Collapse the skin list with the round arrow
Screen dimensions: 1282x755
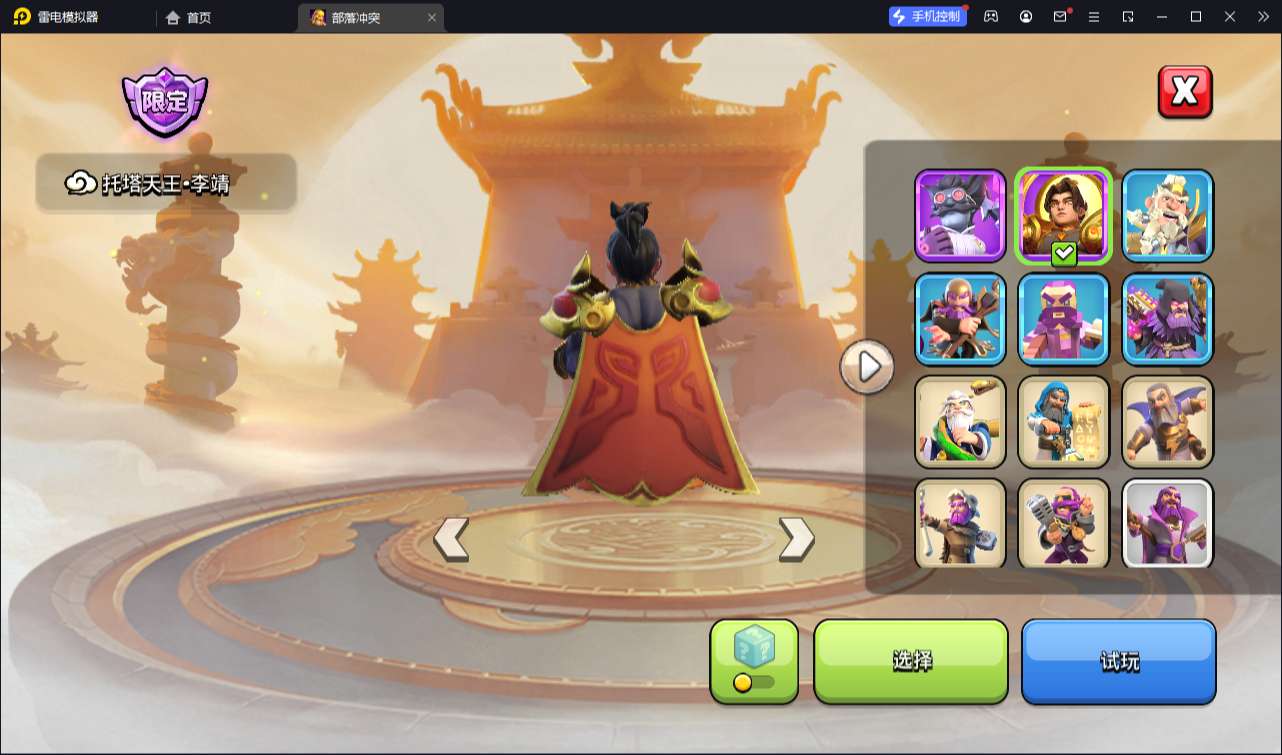[x=867, y=367]
